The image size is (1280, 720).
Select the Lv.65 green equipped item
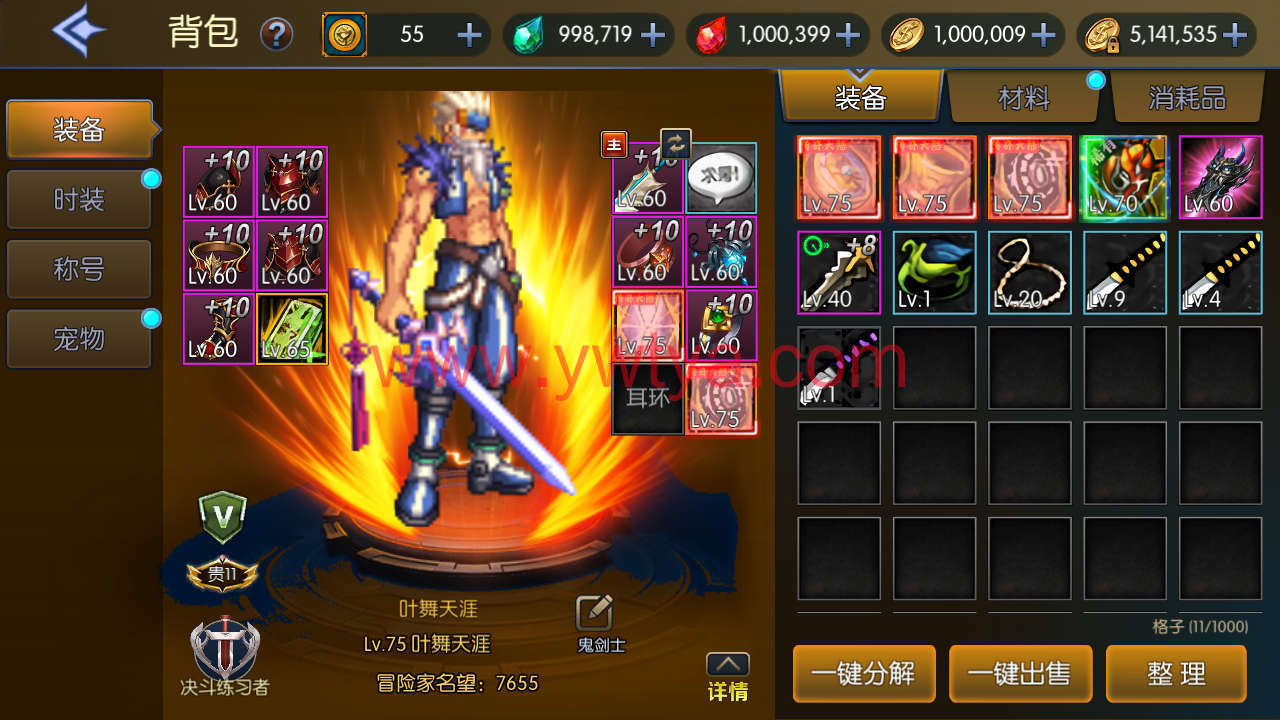pyautogui.click(x=292, y=327)
